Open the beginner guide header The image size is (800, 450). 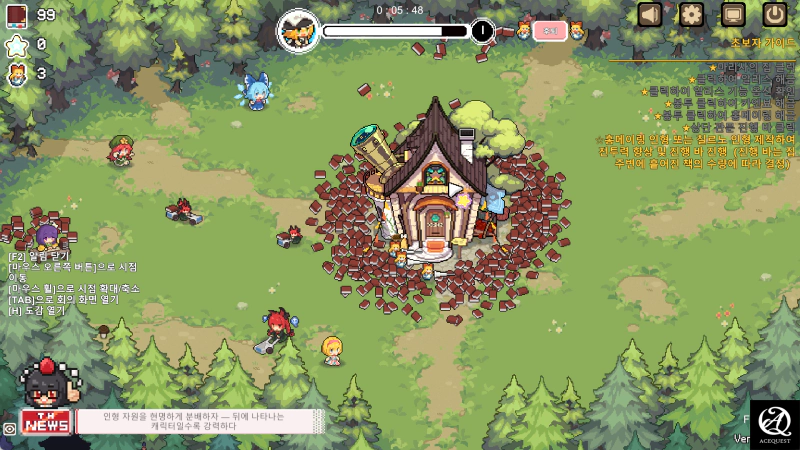pyautogui.click(x=762, y=44)
